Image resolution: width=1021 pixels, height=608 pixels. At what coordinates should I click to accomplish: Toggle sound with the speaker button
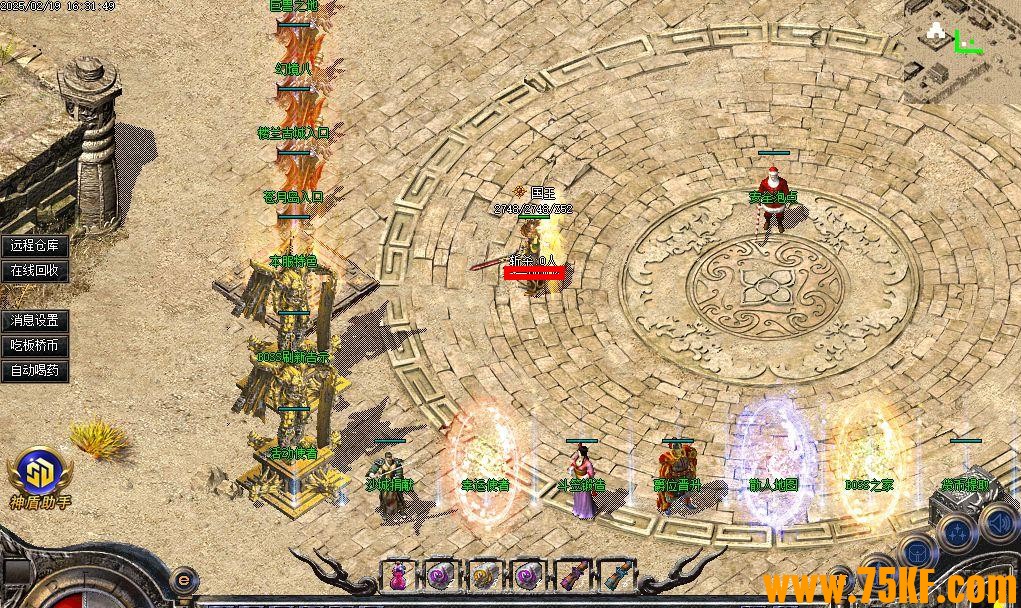click(997, 522)
